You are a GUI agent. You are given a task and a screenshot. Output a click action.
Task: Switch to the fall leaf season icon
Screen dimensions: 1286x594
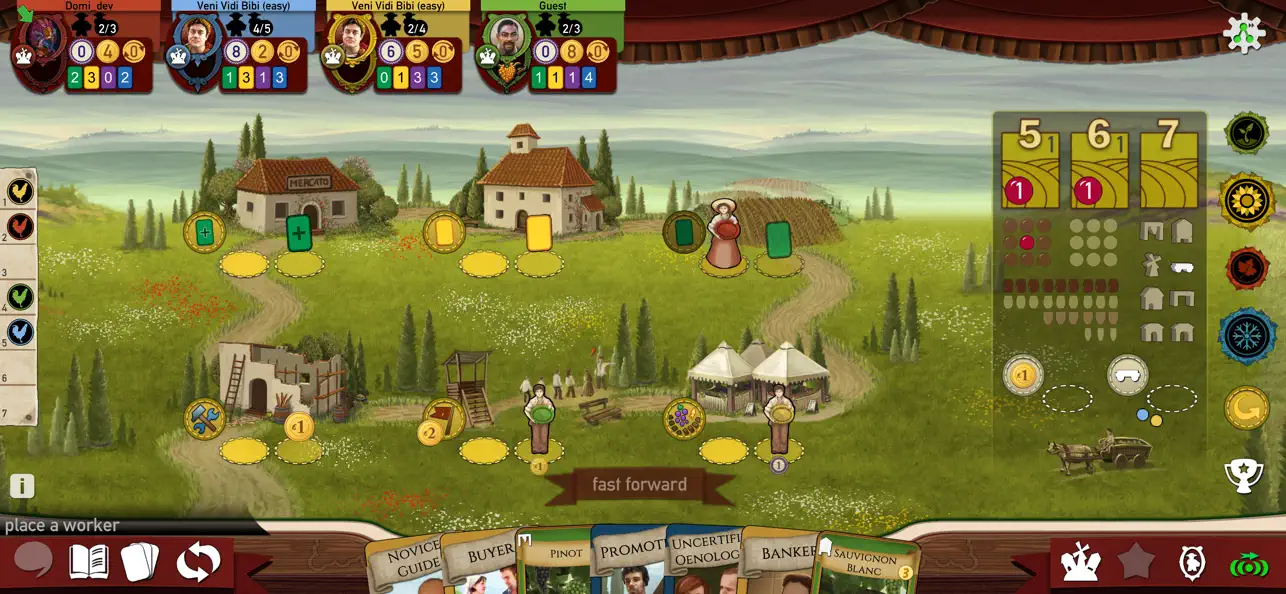tap(1247, 269)
